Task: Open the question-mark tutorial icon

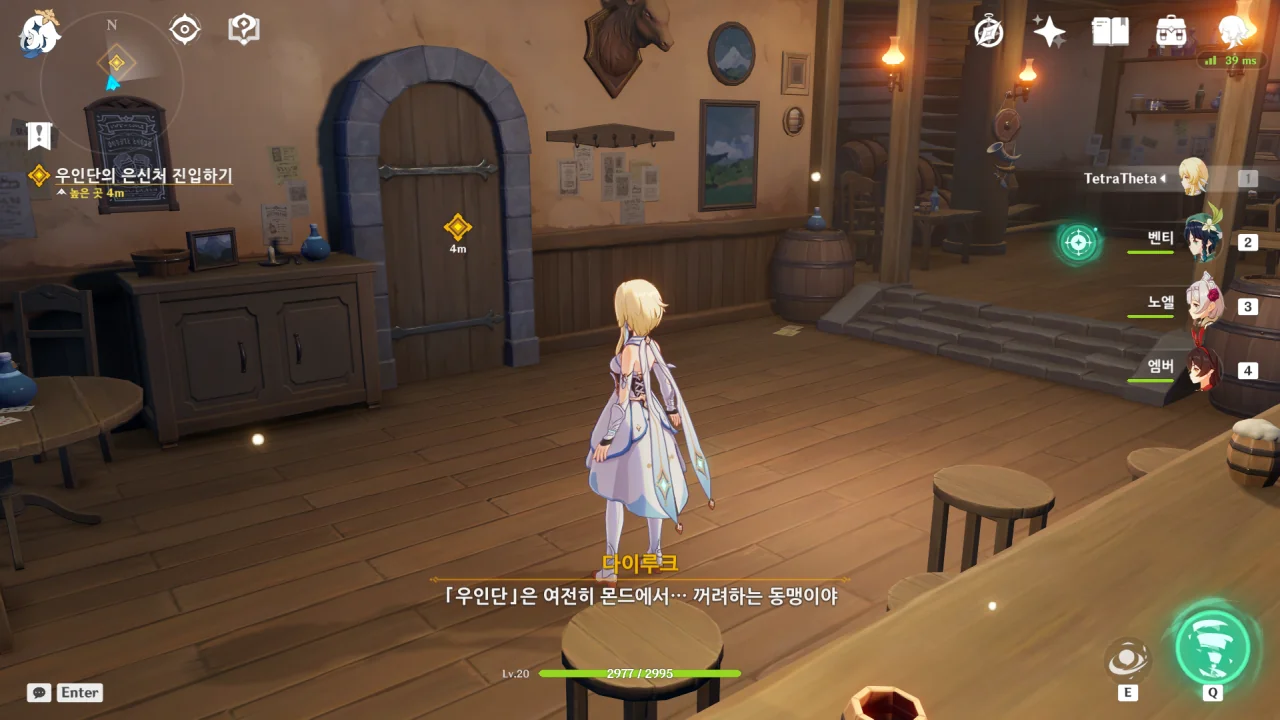Action: pos(244,29)
